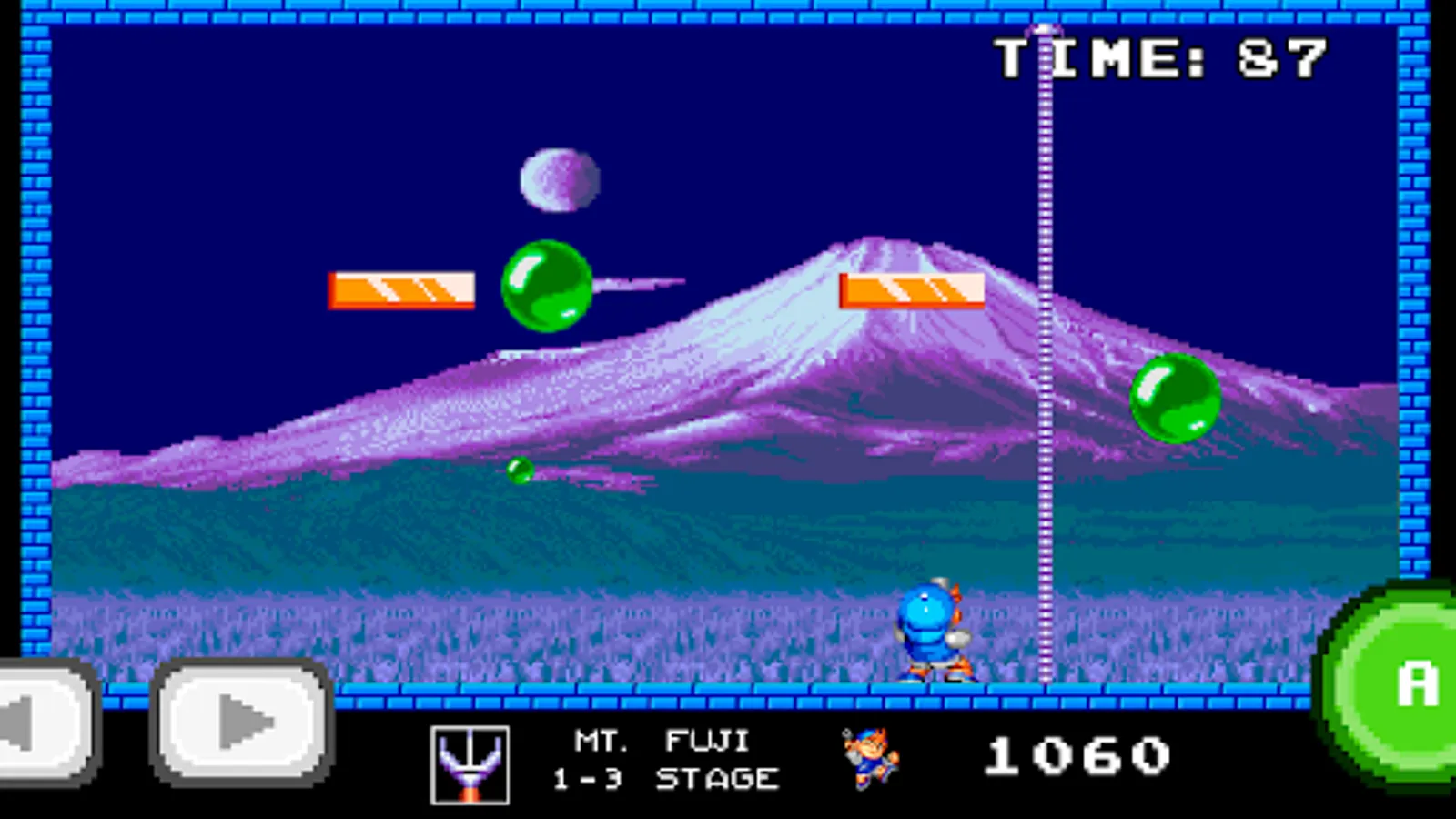Click the TIME: 87 counter
The height and width of the screenshot is (819, 1456).
click(1160, 59)
